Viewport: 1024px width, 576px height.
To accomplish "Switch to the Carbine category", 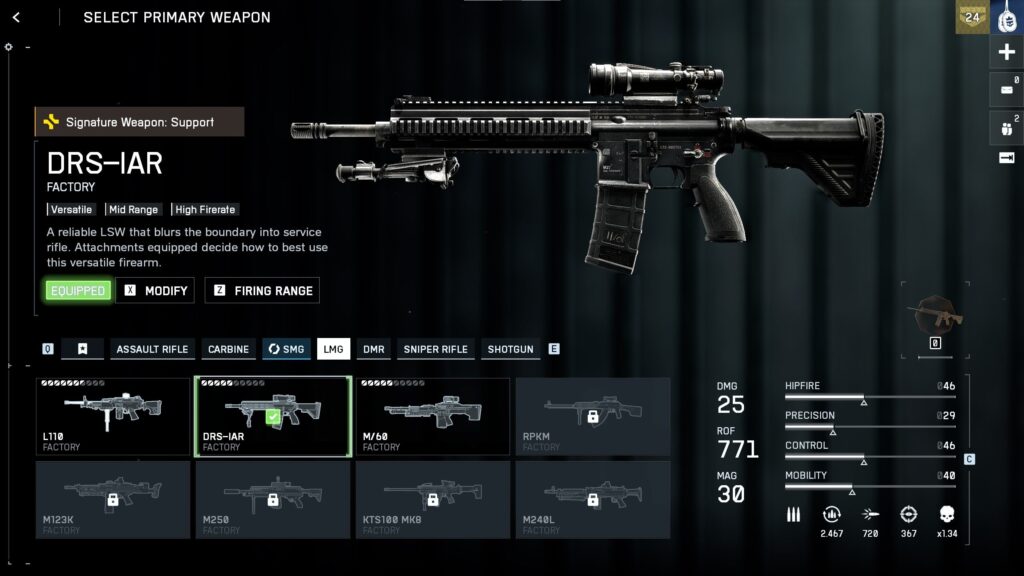I will coord(228,349).
